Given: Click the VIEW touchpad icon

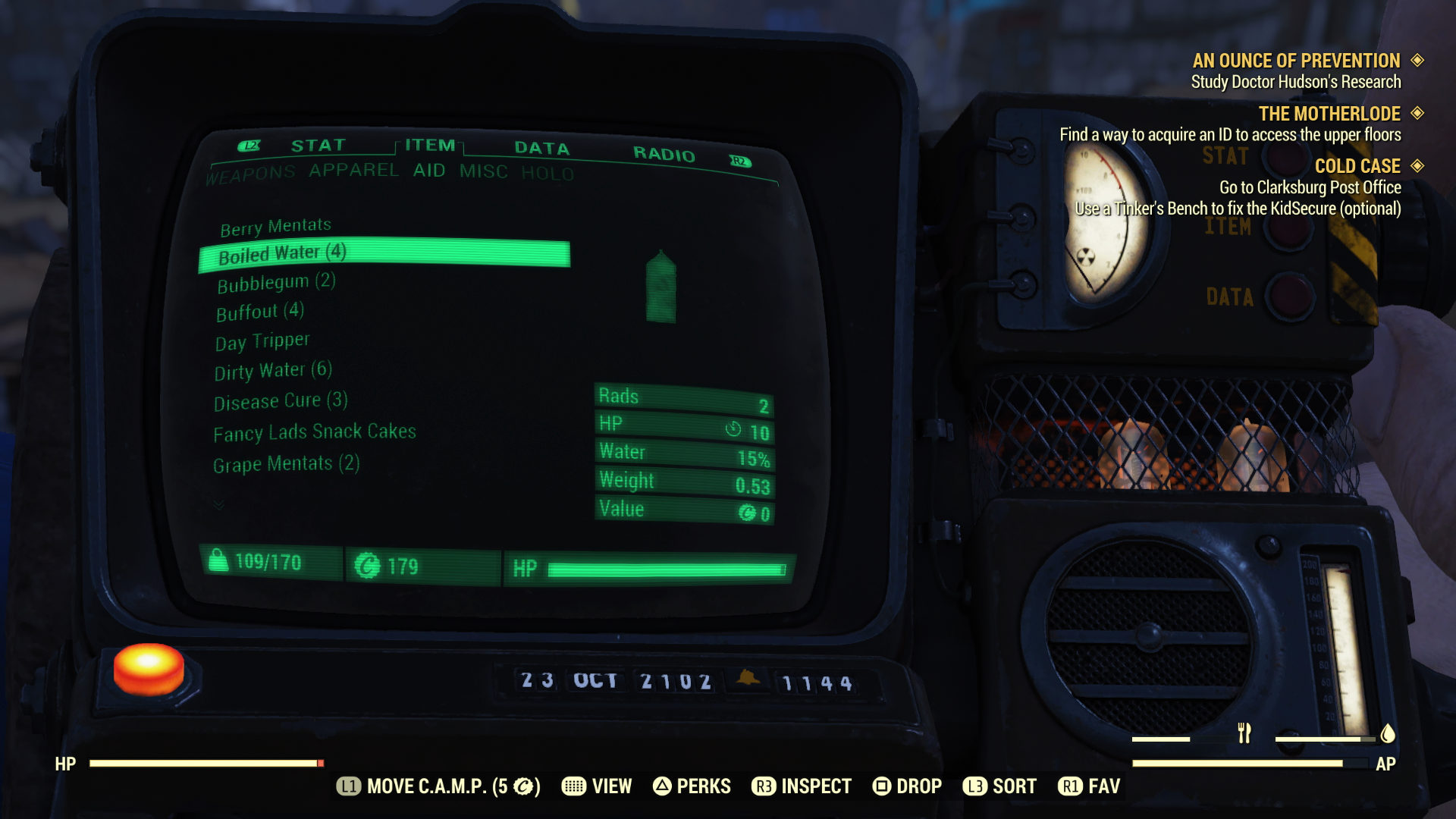Looking at the screenshot, I should (574, 786).
